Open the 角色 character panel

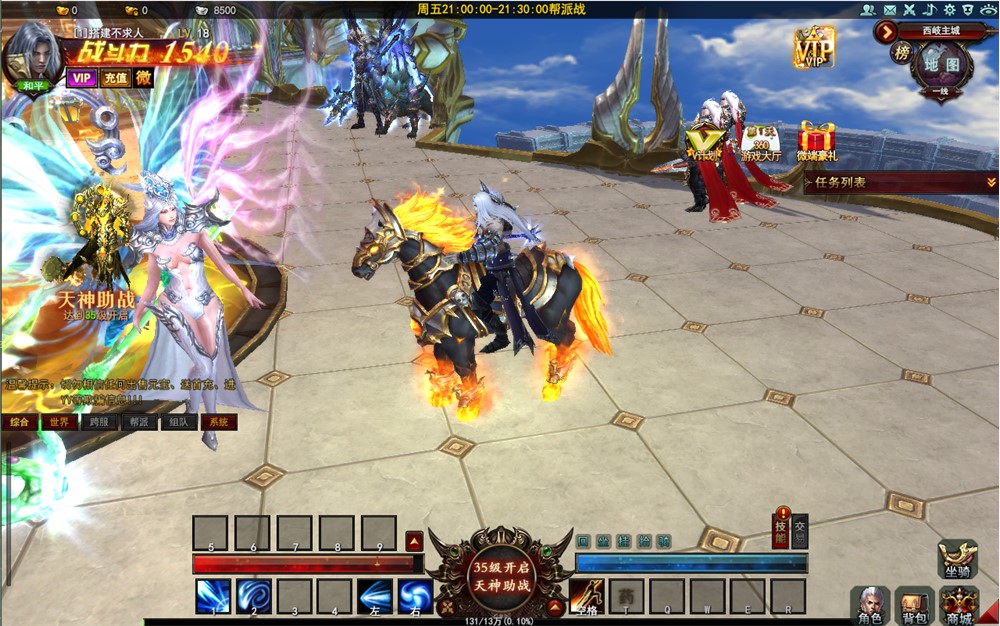(x=869, y=604)
